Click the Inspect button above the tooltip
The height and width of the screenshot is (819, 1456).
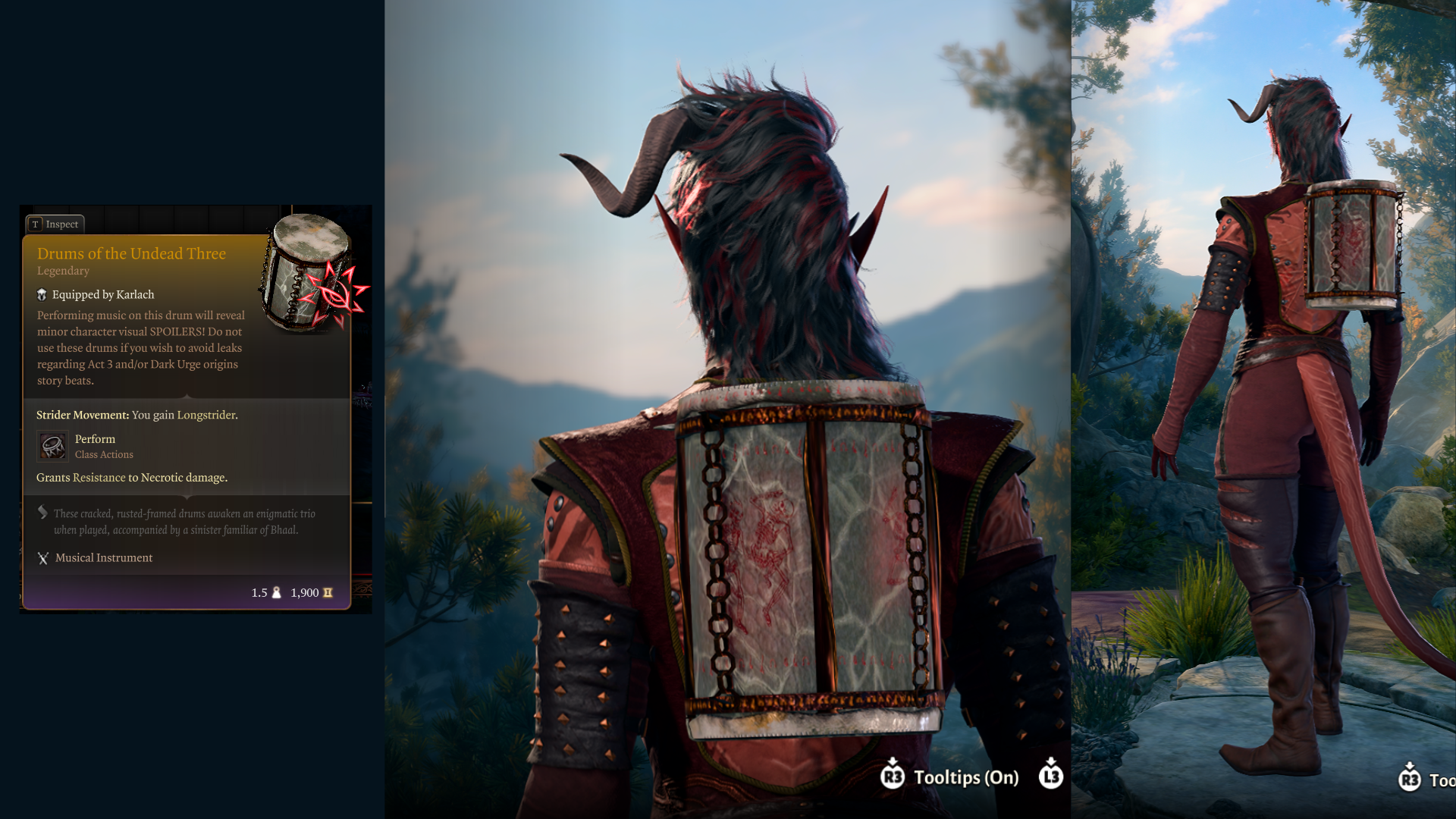(x=55, y=224)
